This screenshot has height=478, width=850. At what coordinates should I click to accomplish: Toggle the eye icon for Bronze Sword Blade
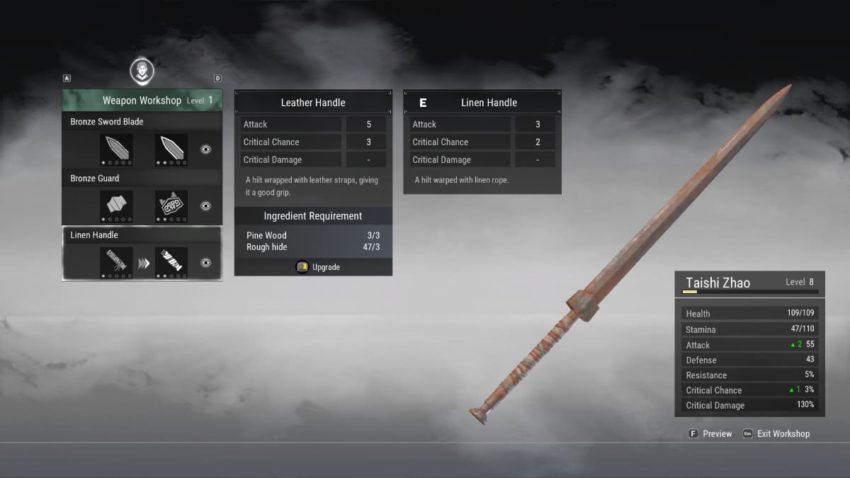point(205,149)
